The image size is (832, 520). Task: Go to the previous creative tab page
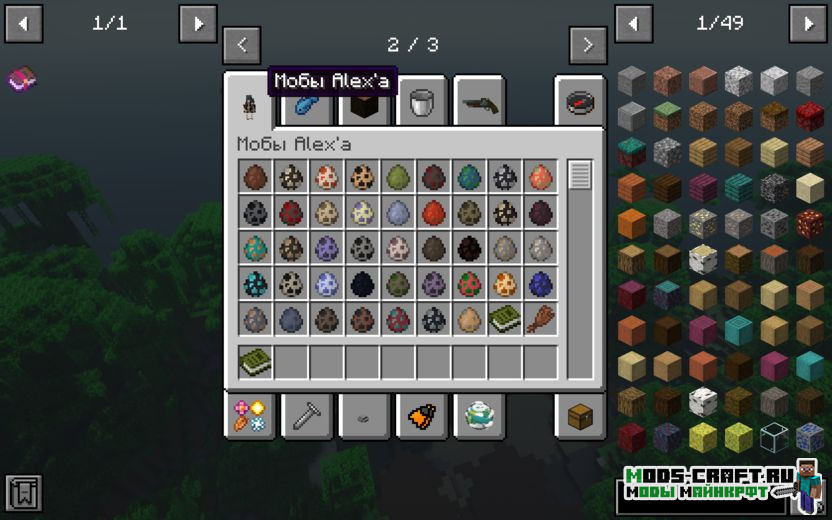pyautogui.click(x=242, y=45)
